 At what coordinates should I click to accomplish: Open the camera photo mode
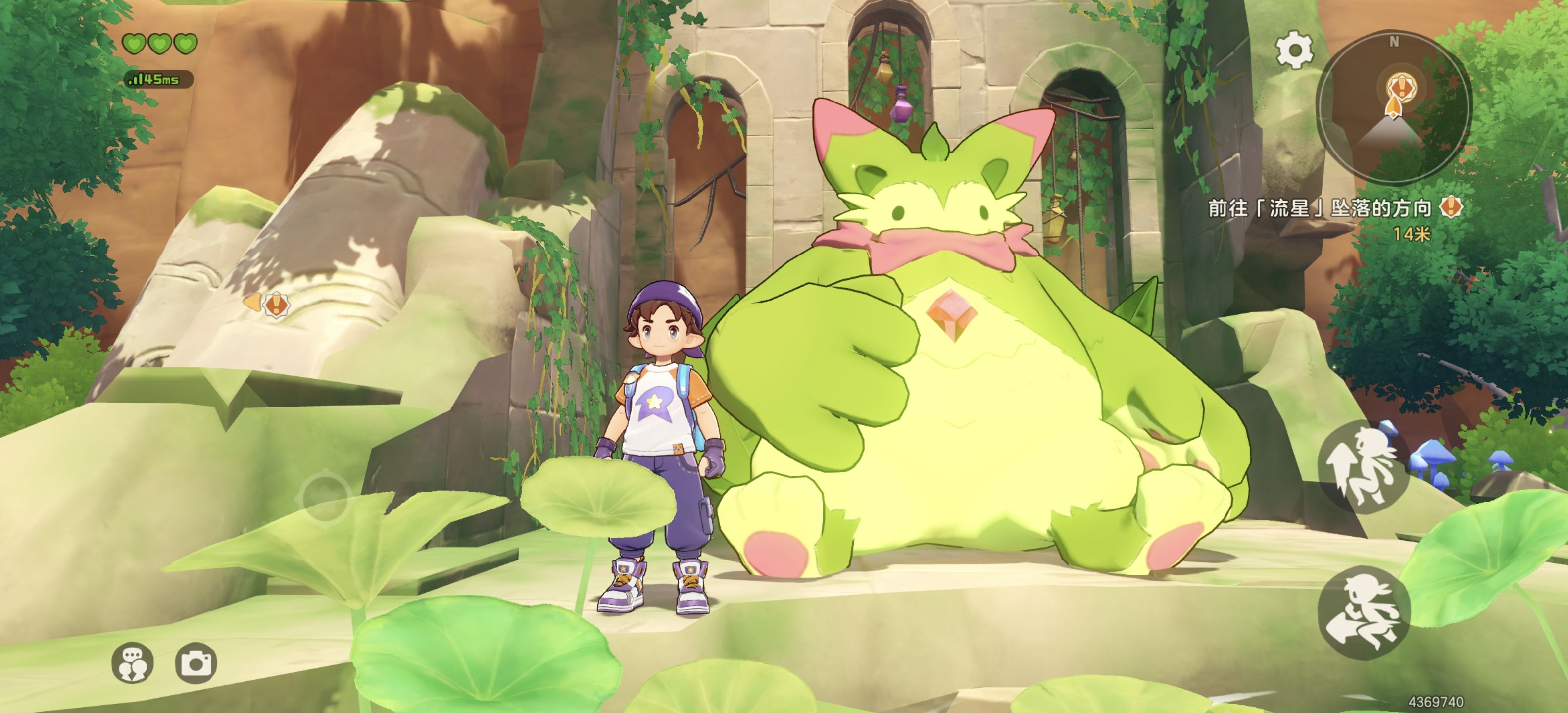point(196,662)
